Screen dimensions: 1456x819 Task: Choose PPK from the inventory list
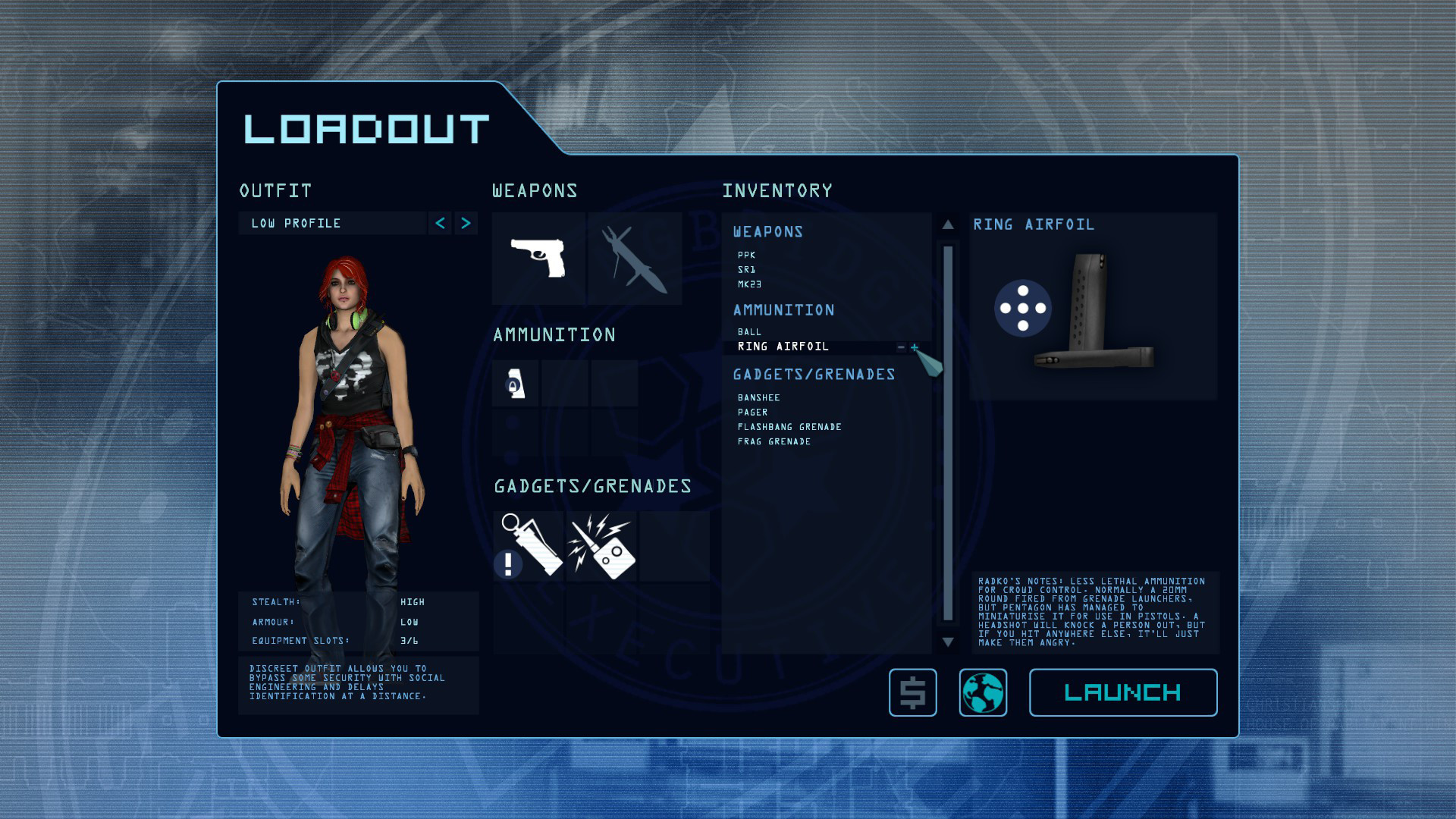746,255
